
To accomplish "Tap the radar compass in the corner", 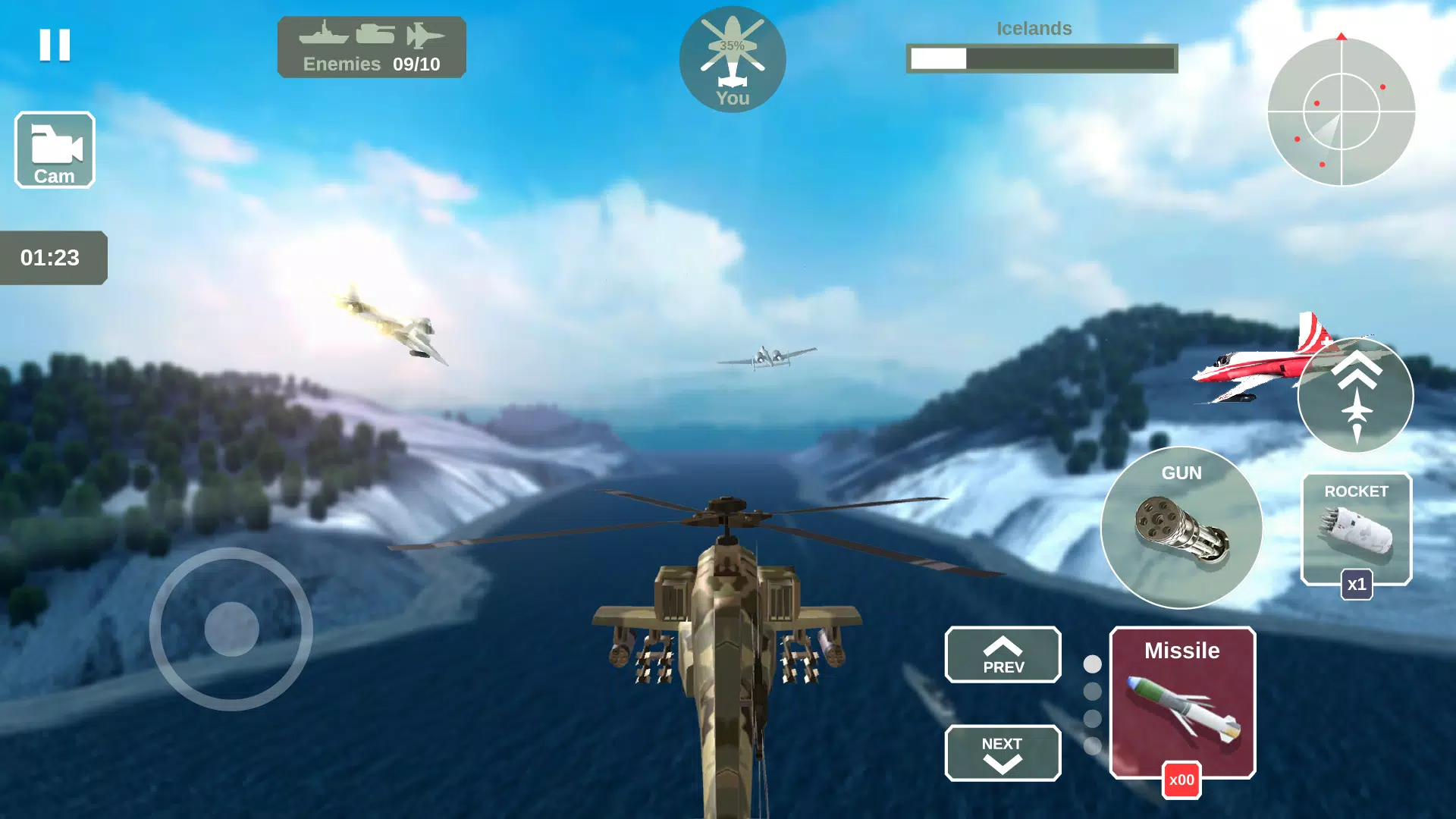I will click(1342, 111).
